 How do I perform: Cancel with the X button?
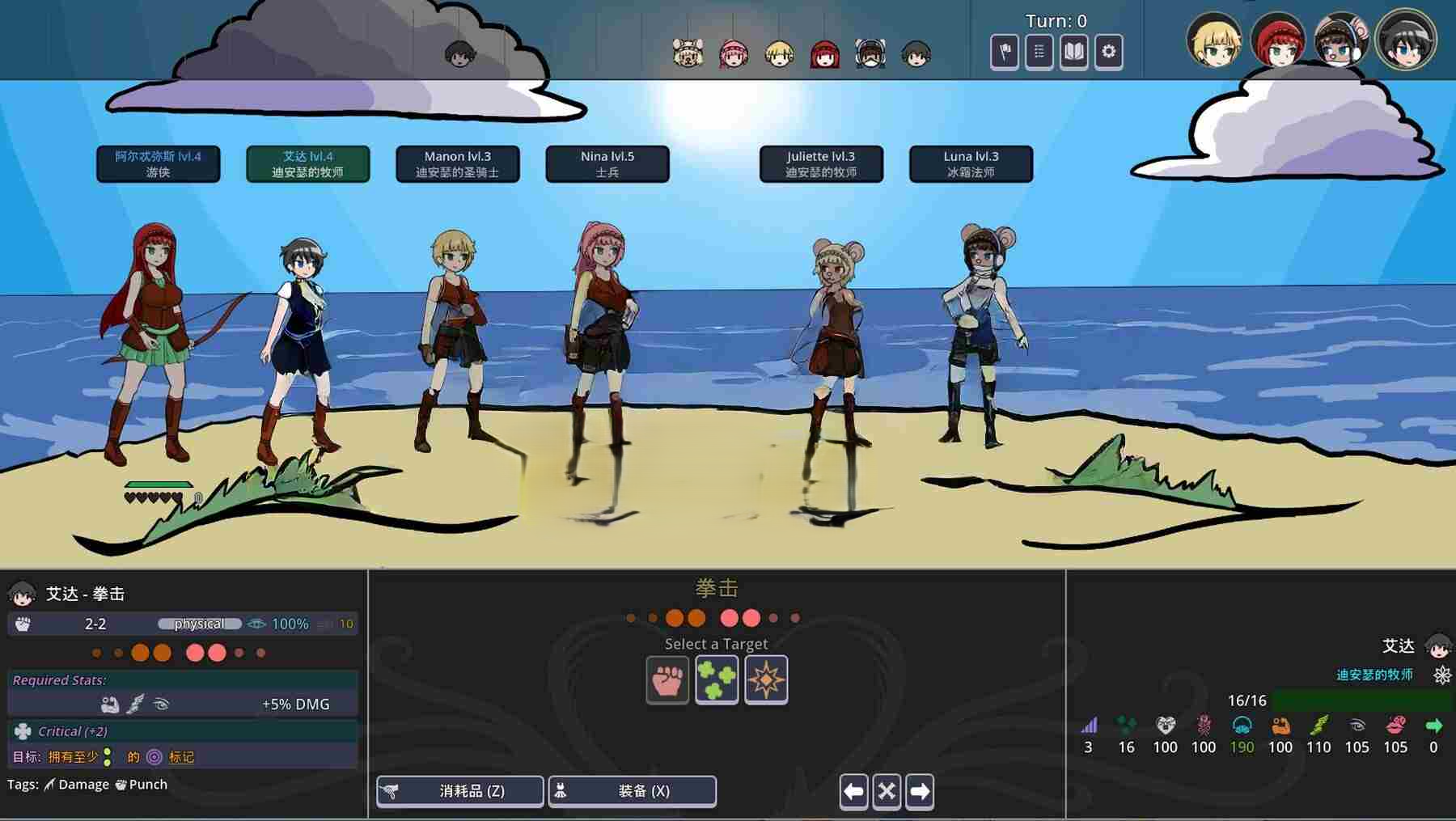click(887, 791)
